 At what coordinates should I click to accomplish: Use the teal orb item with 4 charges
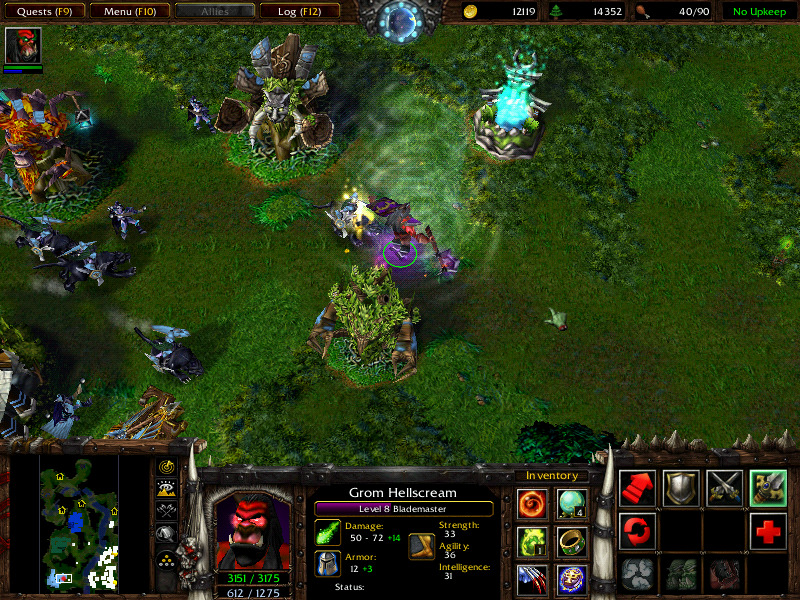[571, 504]
